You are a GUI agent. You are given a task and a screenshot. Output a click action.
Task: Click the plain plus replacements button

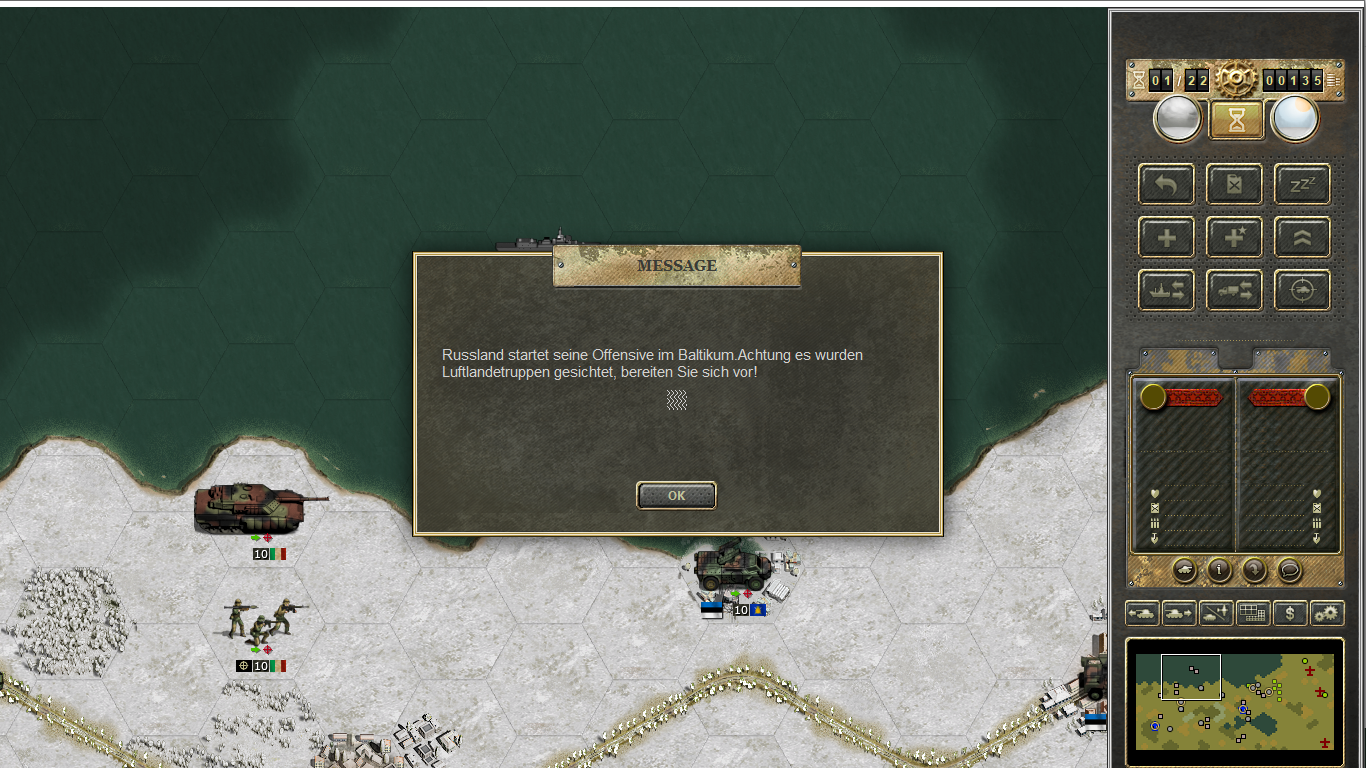(x=1166, y=238)
